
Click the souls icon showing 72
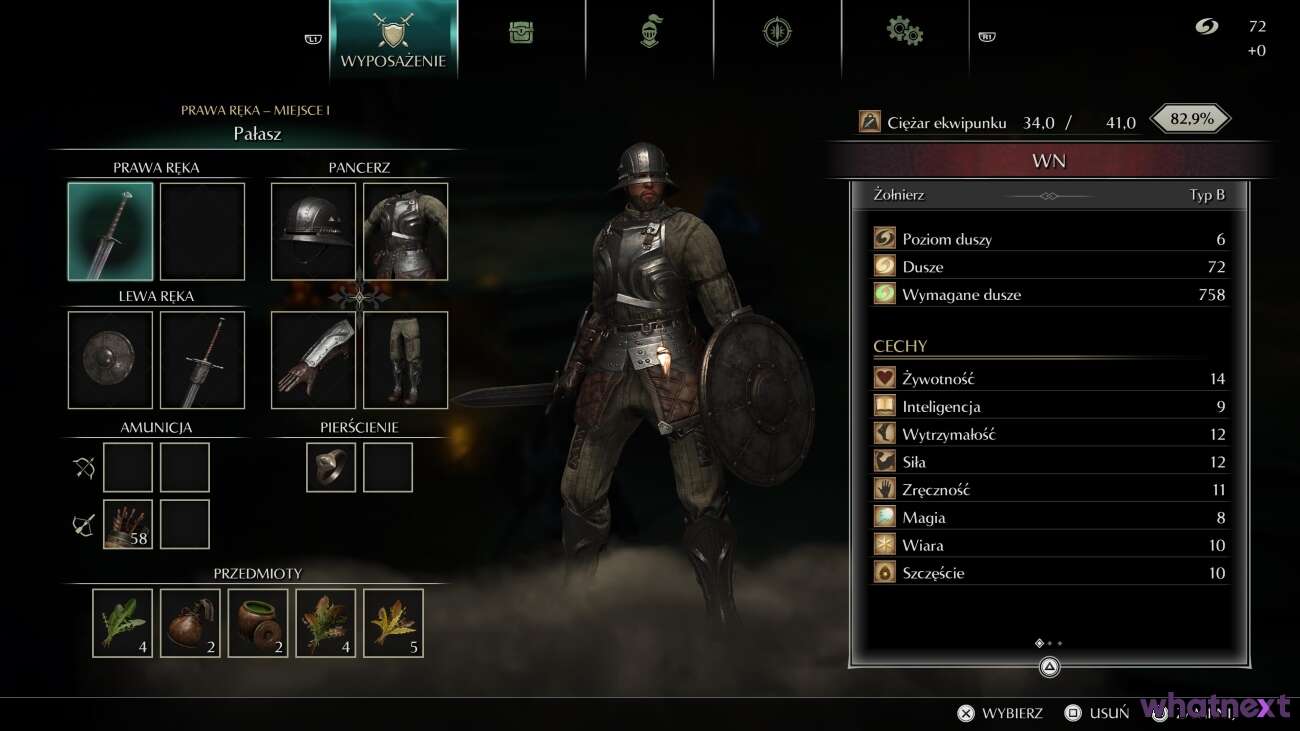coord(1206,28)
